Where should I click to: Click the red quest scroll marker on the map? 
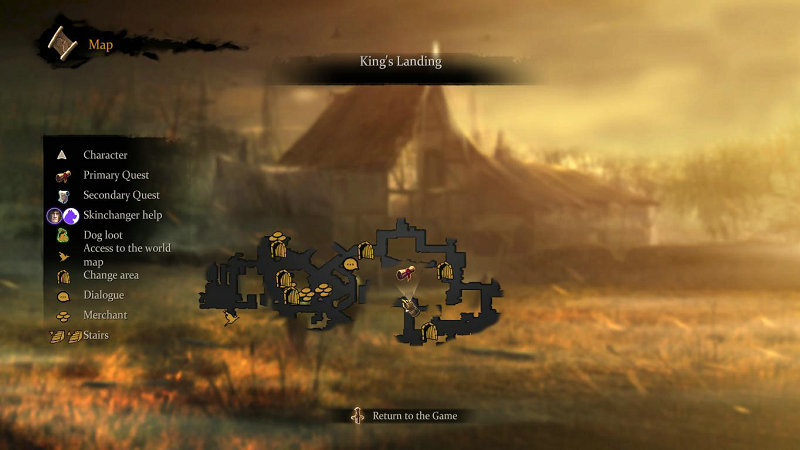[x=406, y=273]
